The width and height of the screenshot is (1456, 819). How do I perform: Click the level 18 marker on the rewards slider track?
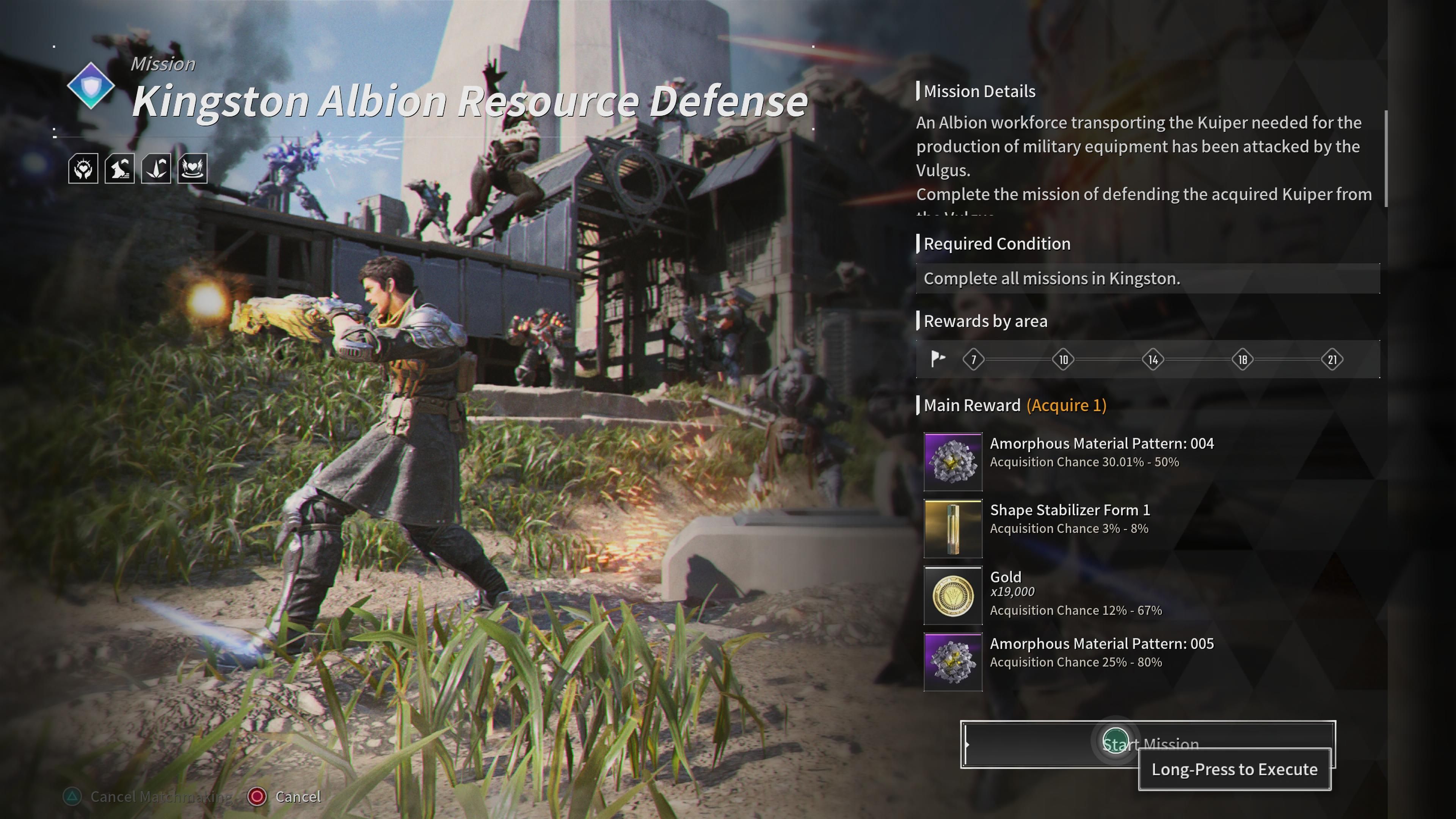tap(1243, 359)
